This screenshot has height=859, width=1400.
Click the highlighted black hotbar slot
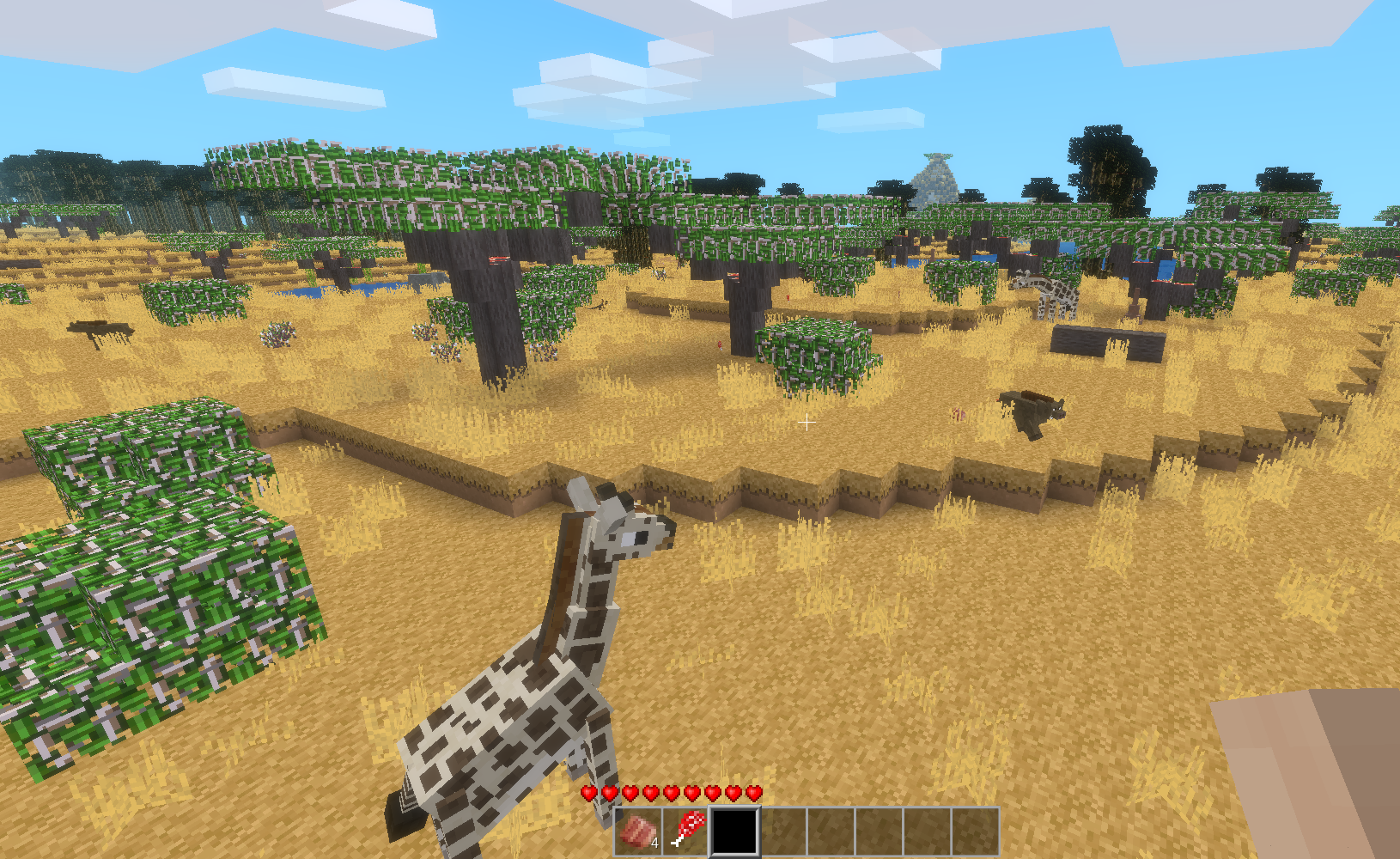(735, 831)
